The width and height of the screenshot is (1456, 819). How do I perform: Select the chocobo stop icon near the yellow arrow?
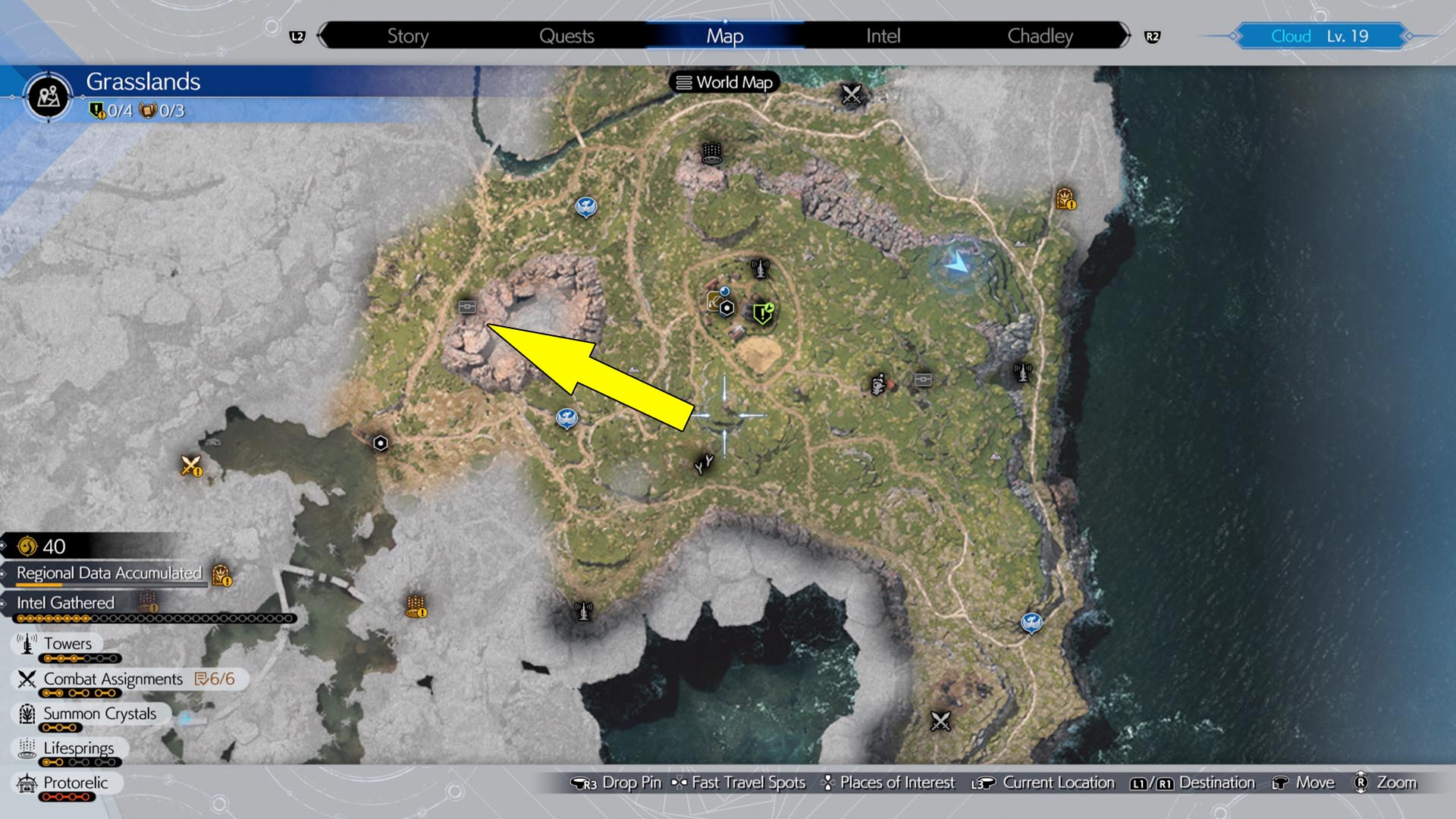468,306
